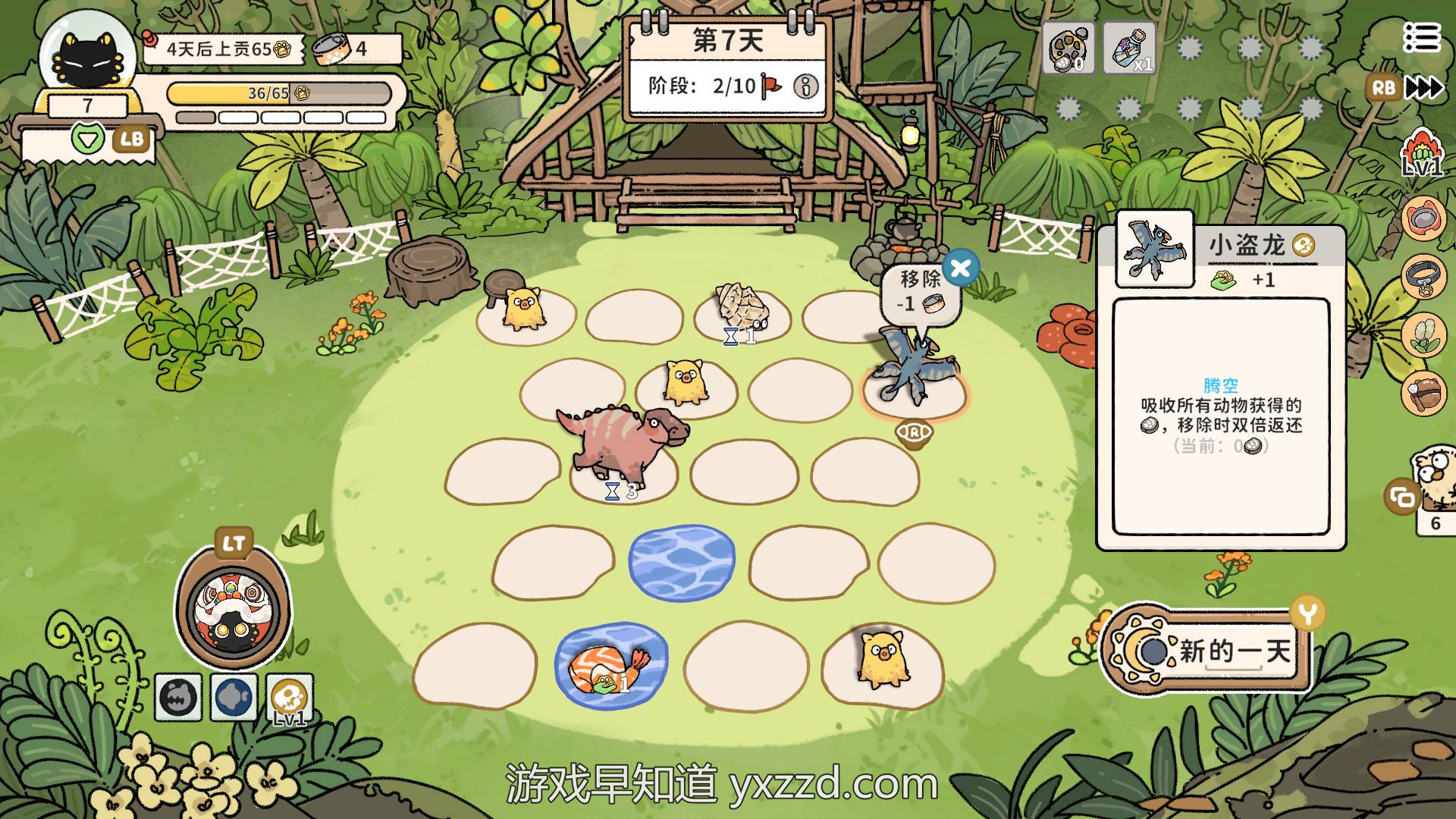Use the message-in-a-bottle item

[x=1129, y=47]
